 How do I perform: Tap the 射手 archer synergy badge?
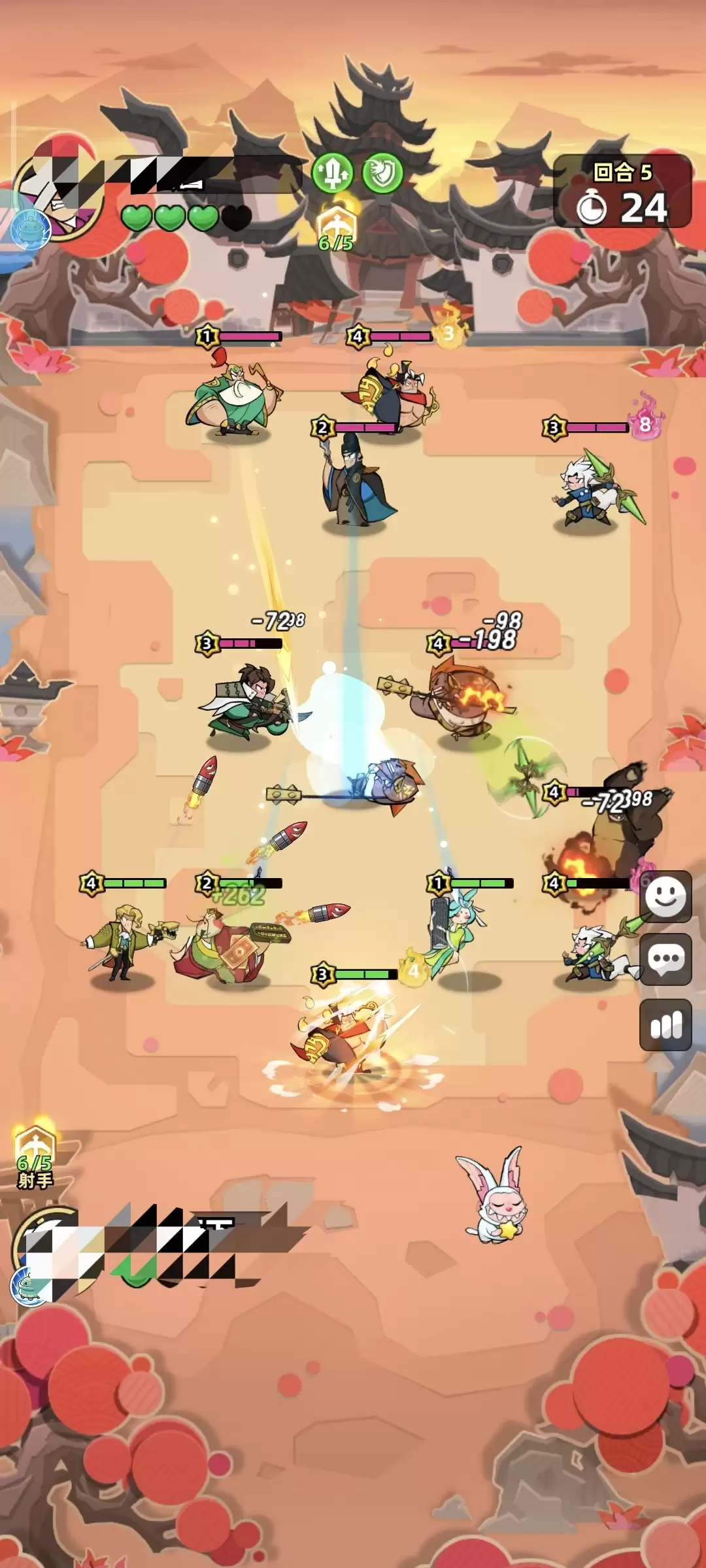pos(35,1158)
